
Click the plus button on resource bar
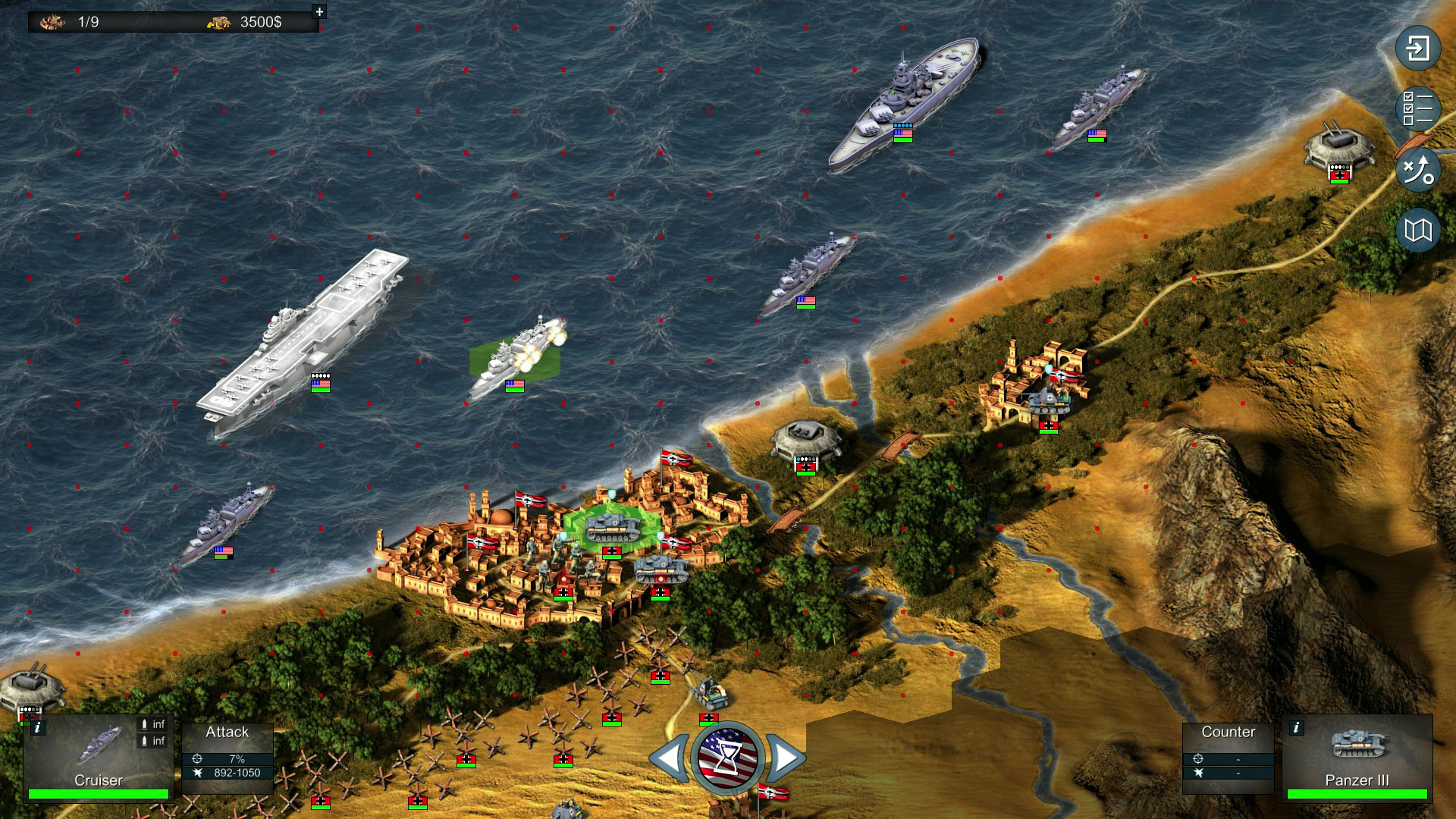click(319, 11)
